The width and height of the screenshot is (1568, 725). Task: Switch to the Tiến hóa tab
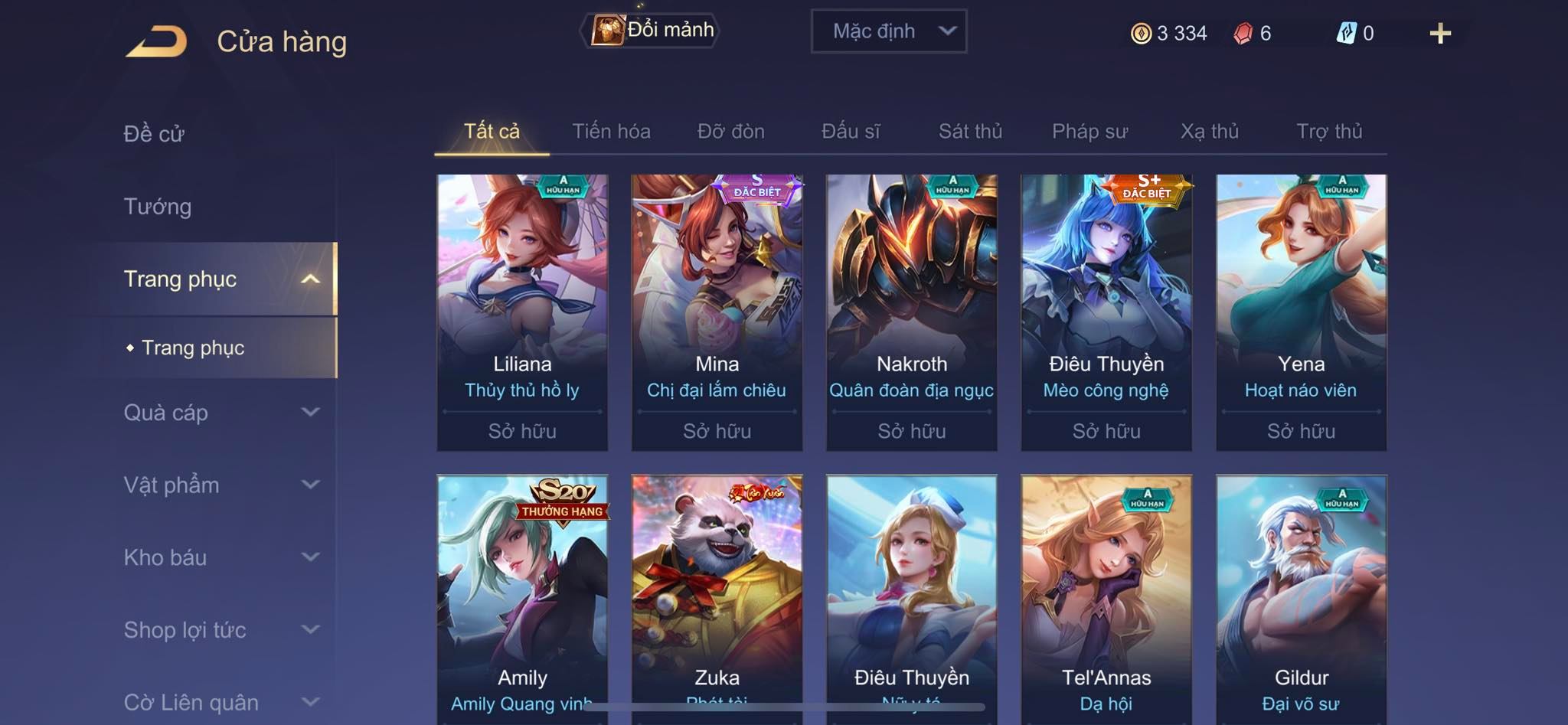pyautogui.click(x=611, y=132)
